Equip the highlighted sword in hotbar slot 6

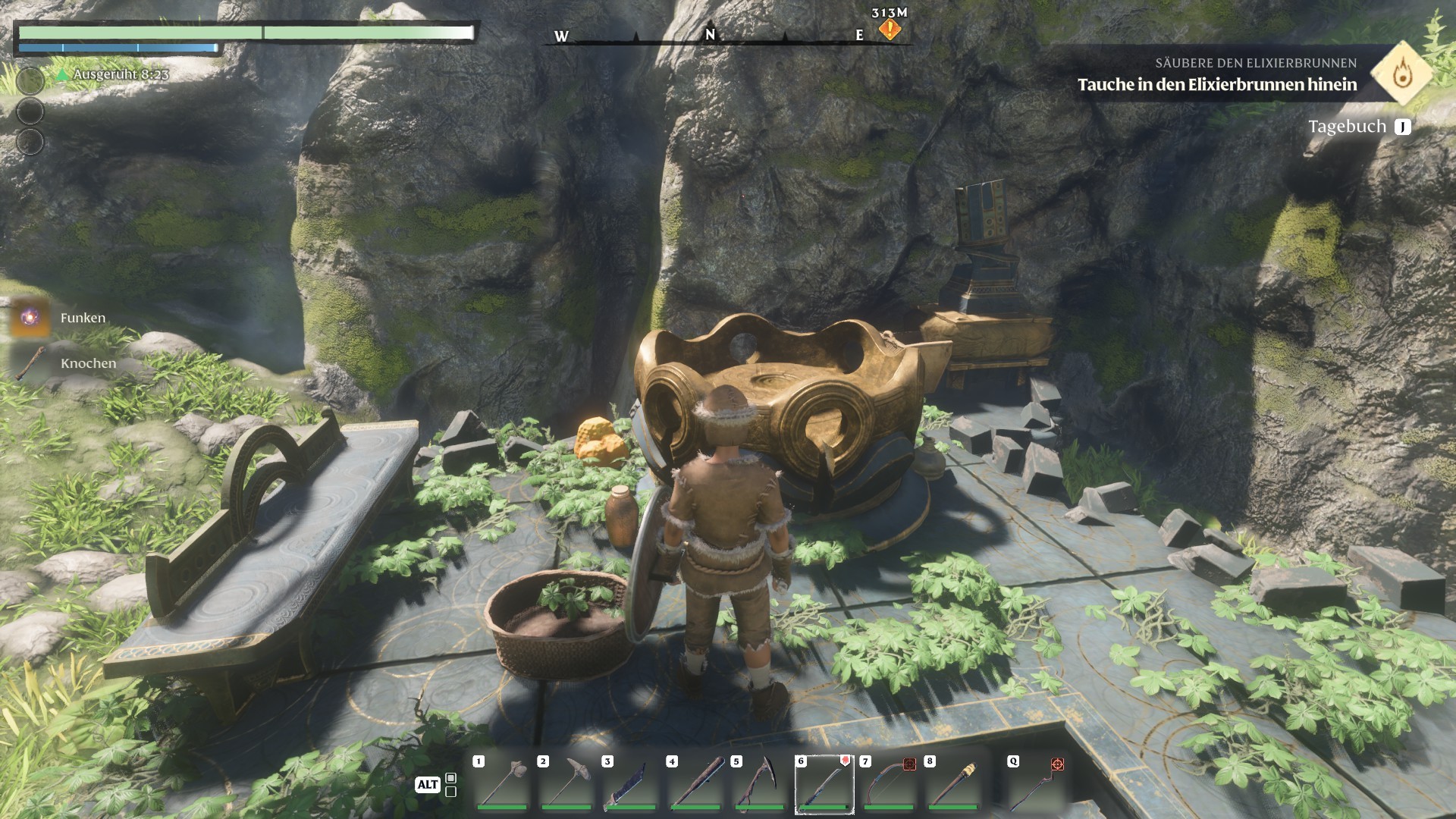pos(824,784)
